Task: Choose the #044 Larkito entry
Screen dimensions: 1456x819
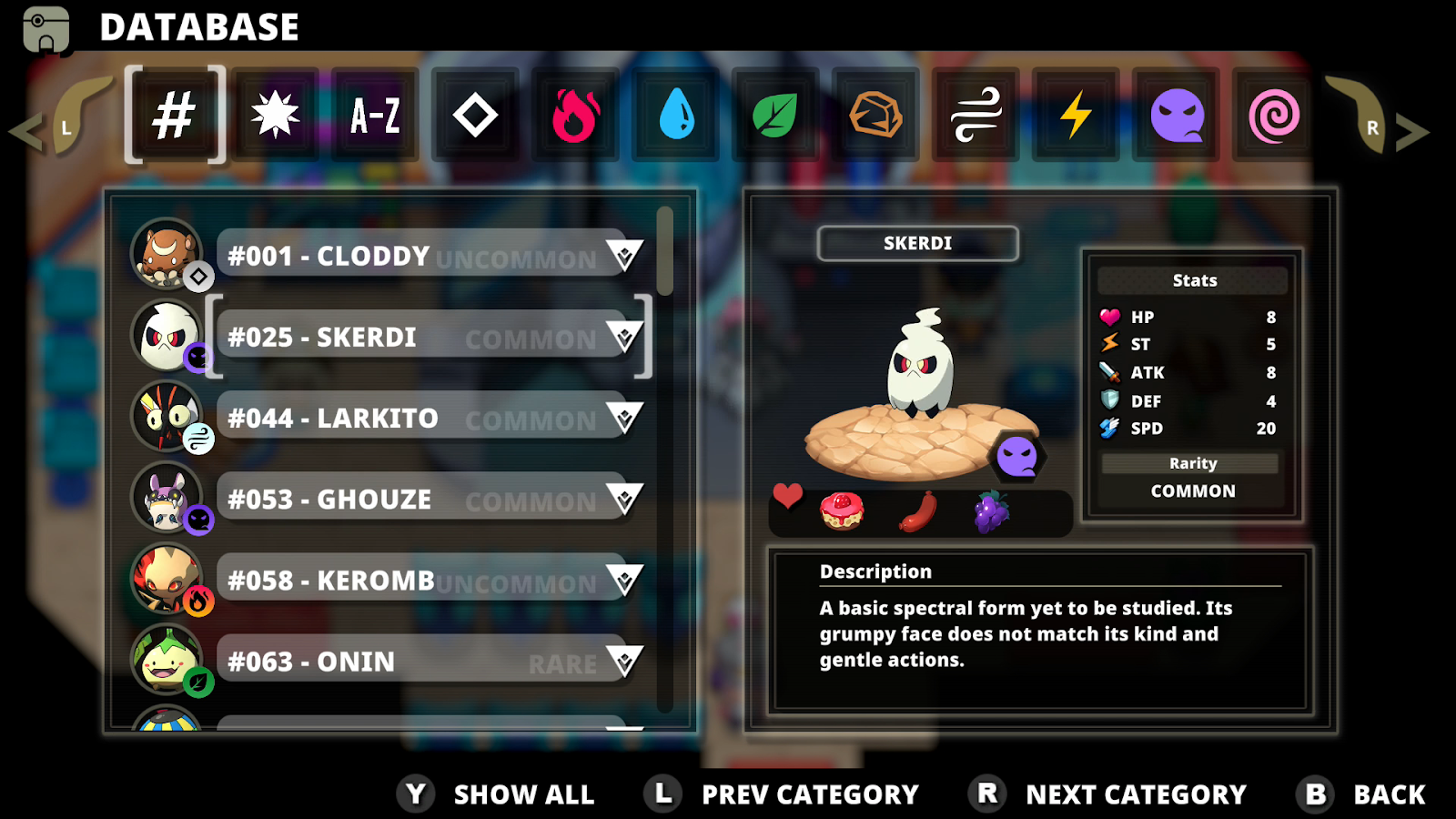Action: tap(409, 419)
